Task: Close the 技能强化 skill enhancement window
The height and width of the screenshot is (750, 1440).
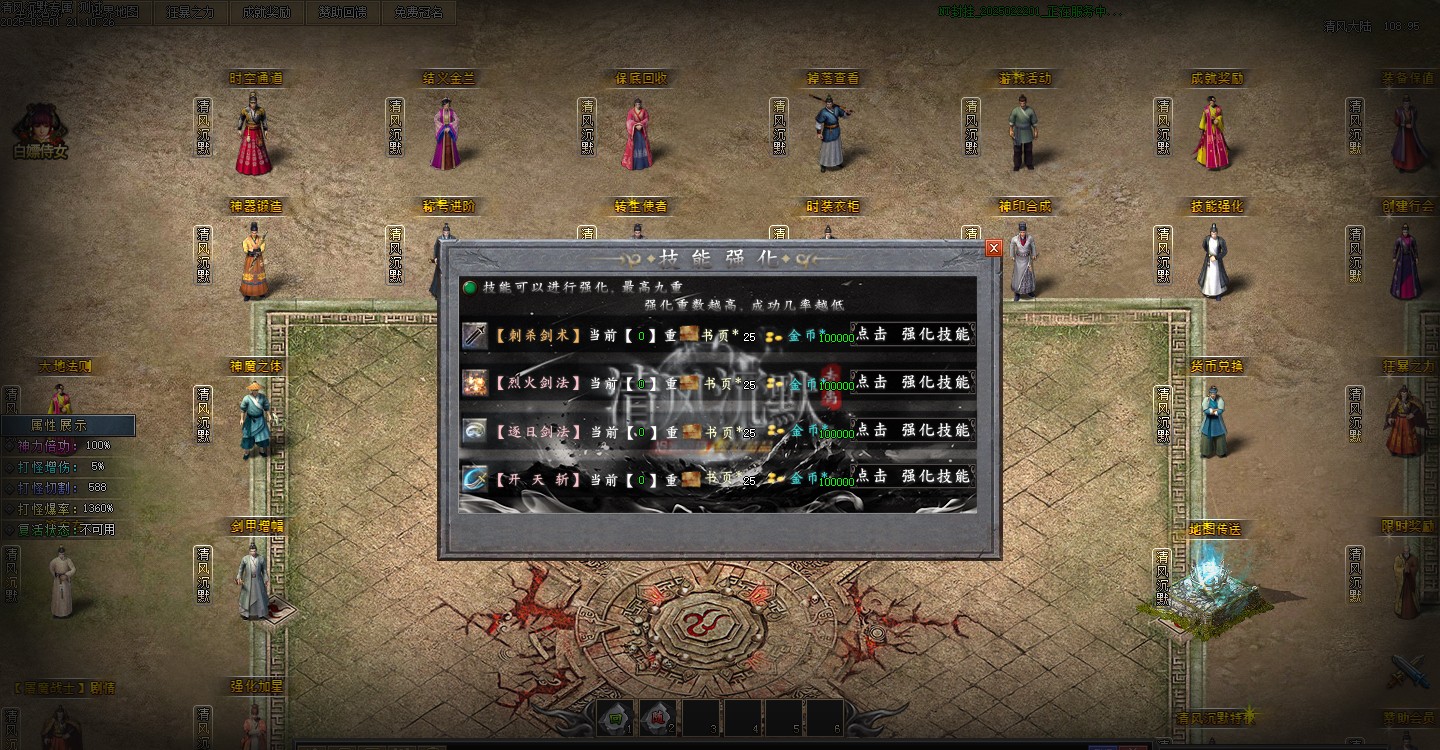Action: coord(993,248)
